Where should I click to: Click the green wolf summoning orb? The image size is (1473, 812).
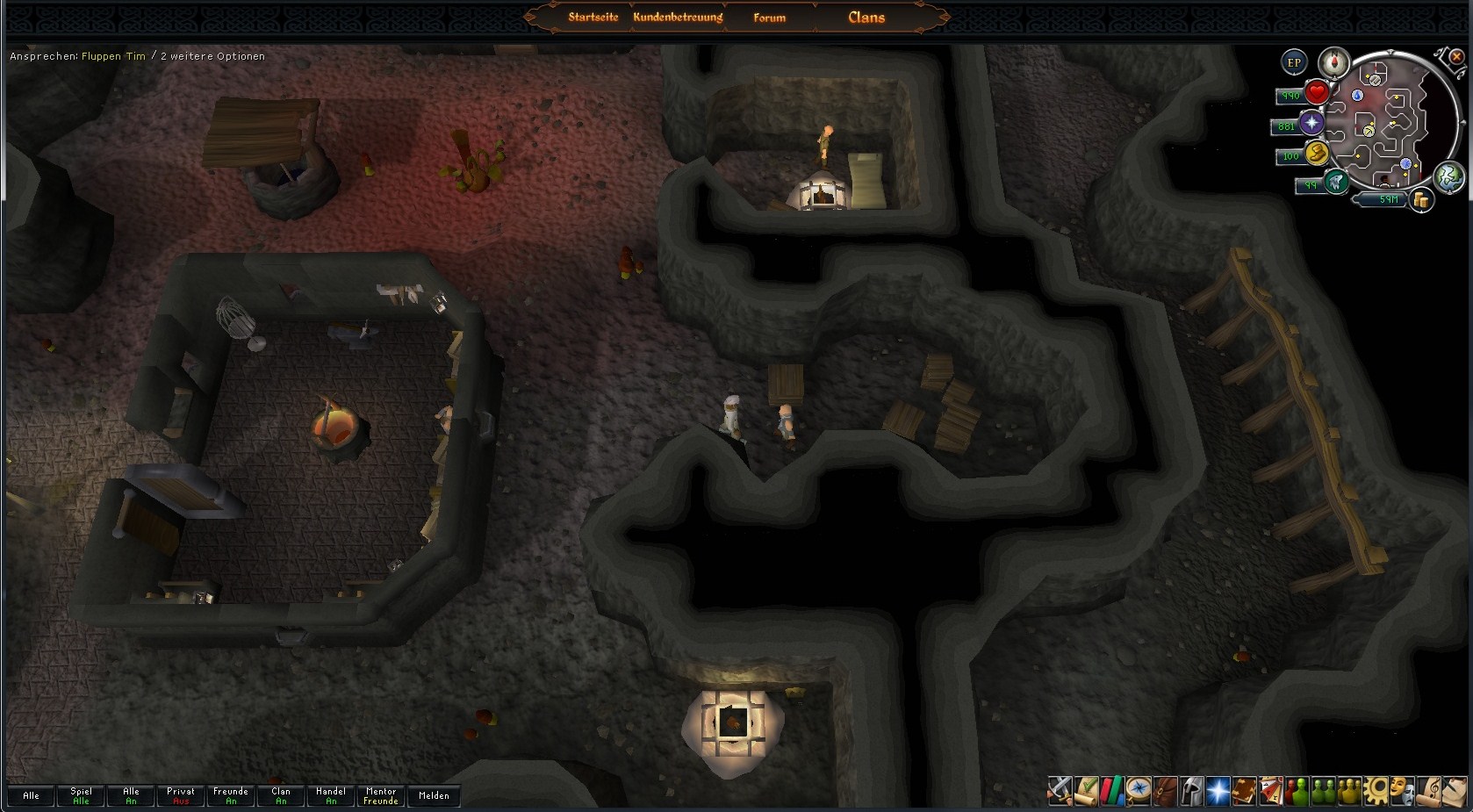tap(1335, 183)
